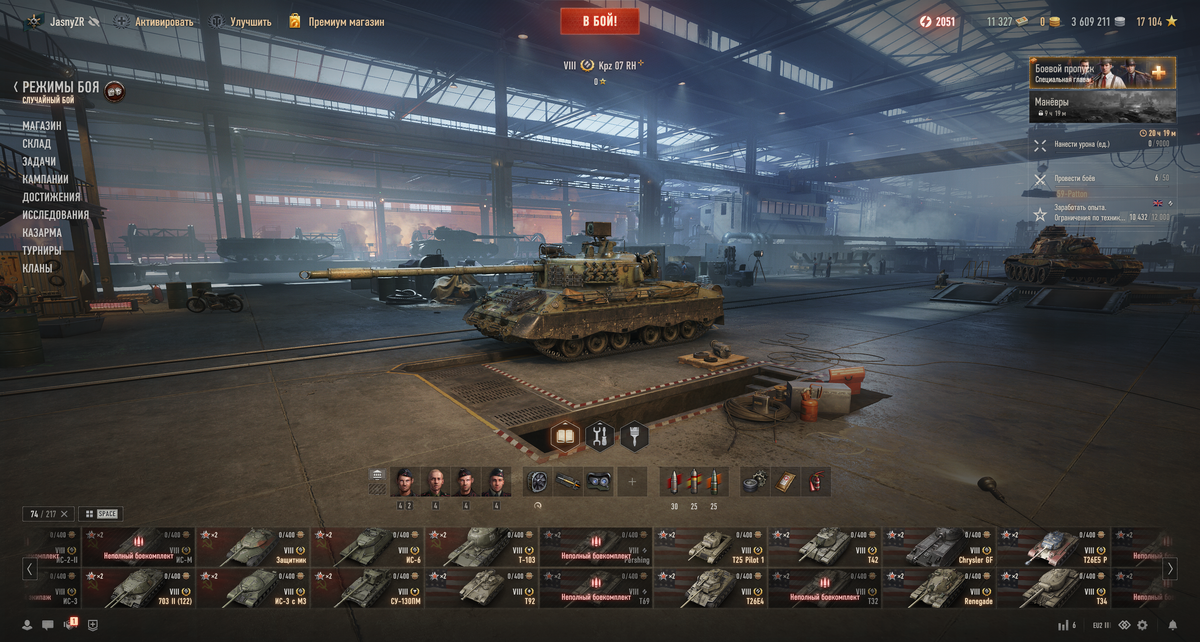Go to the ЗАДАЧИ missions section
This screenshot has height=642, width=1200.
click(x=39, y=162)
